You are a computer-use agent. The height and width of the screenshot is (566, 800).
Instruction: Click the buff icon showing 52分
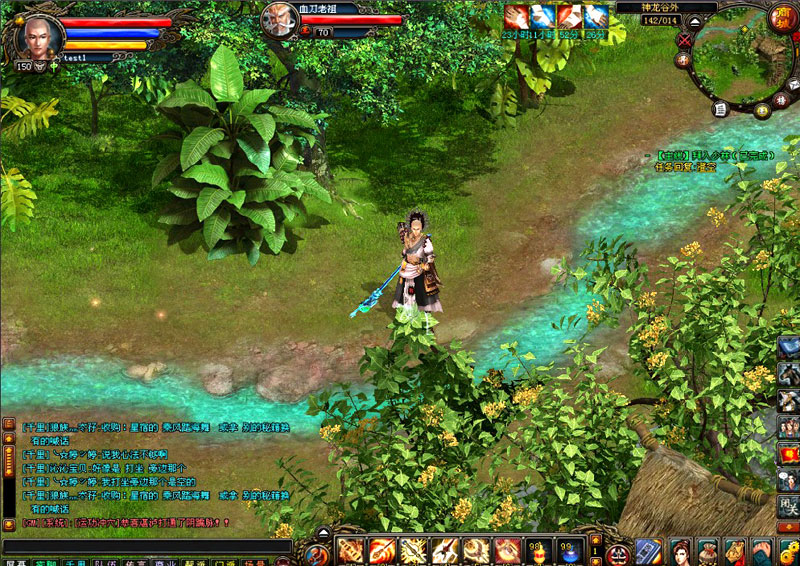click(x=569, y=17)
